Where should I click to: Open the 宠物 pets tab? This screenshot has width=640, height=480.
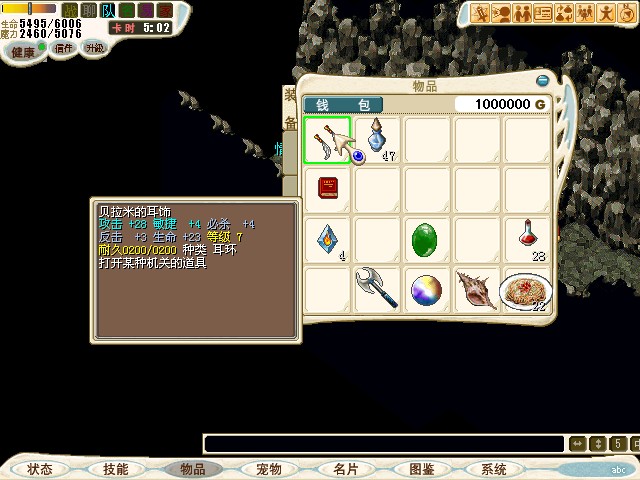tap(268, 469)
